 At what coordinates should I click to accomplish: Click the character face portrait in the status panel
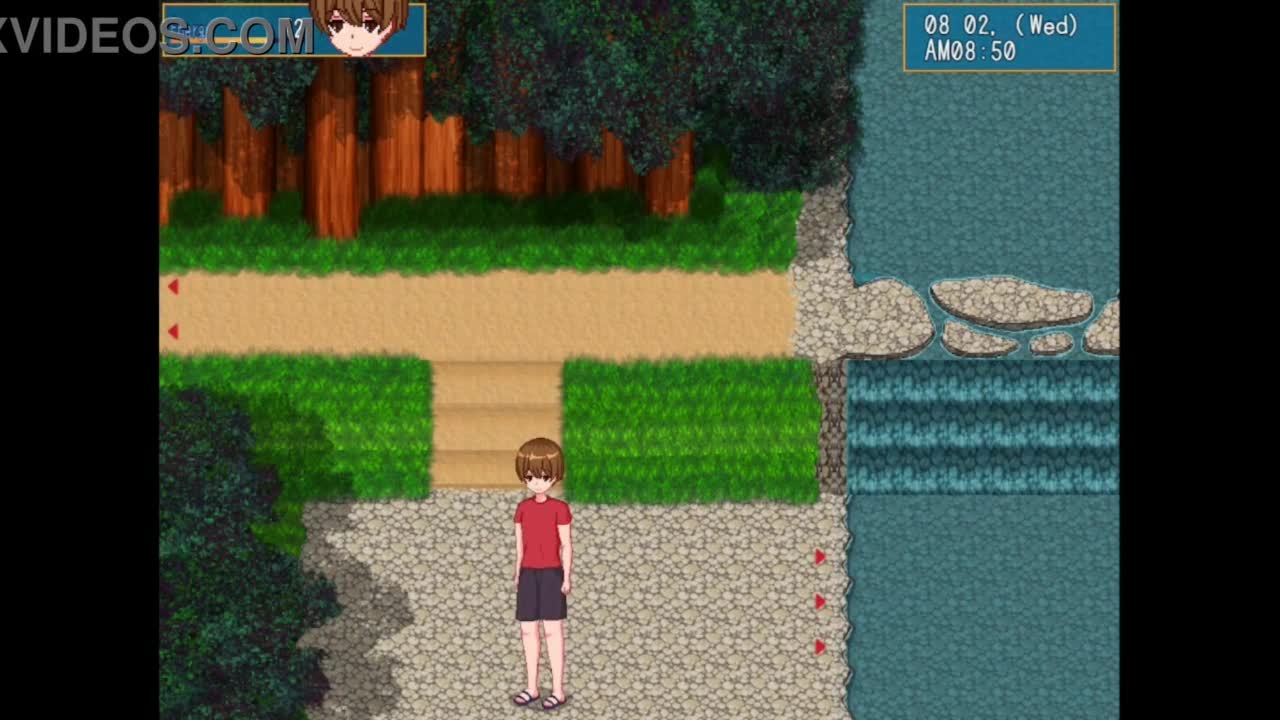point(359,27)
